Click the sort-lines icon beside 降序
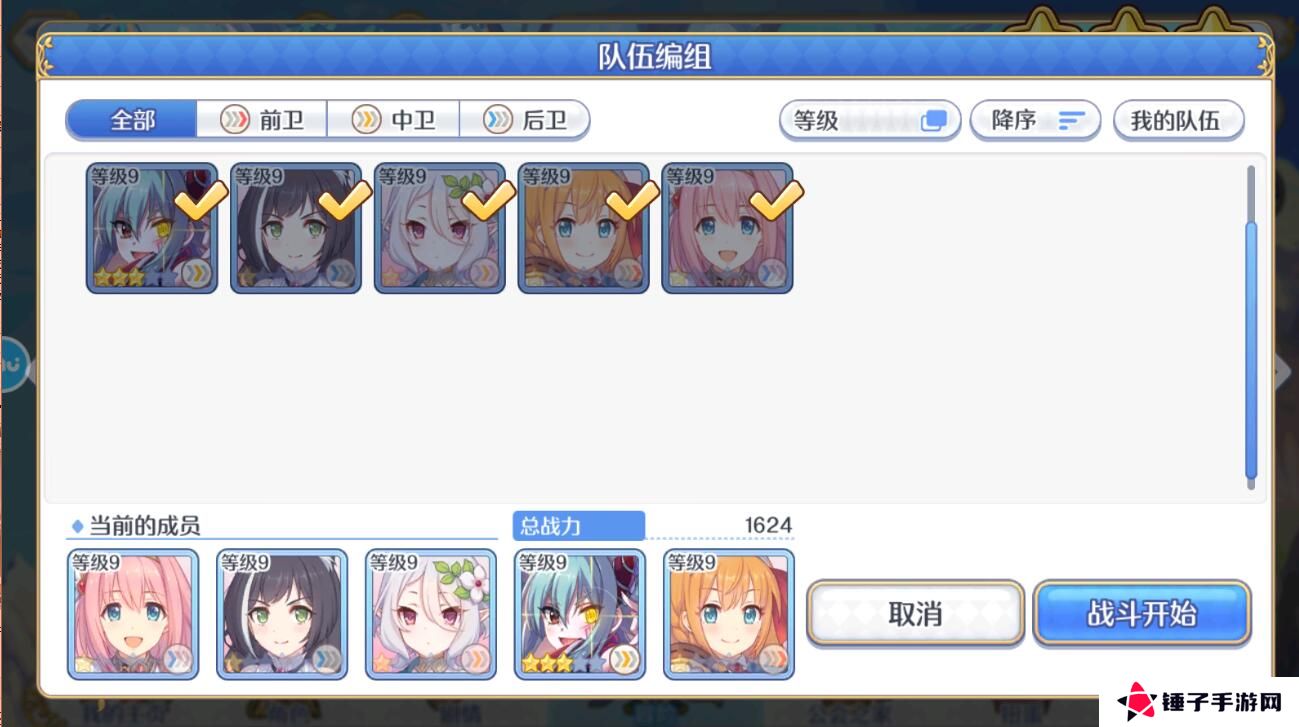Screen dimensions: 1299x727 (x=1070, y=120)
